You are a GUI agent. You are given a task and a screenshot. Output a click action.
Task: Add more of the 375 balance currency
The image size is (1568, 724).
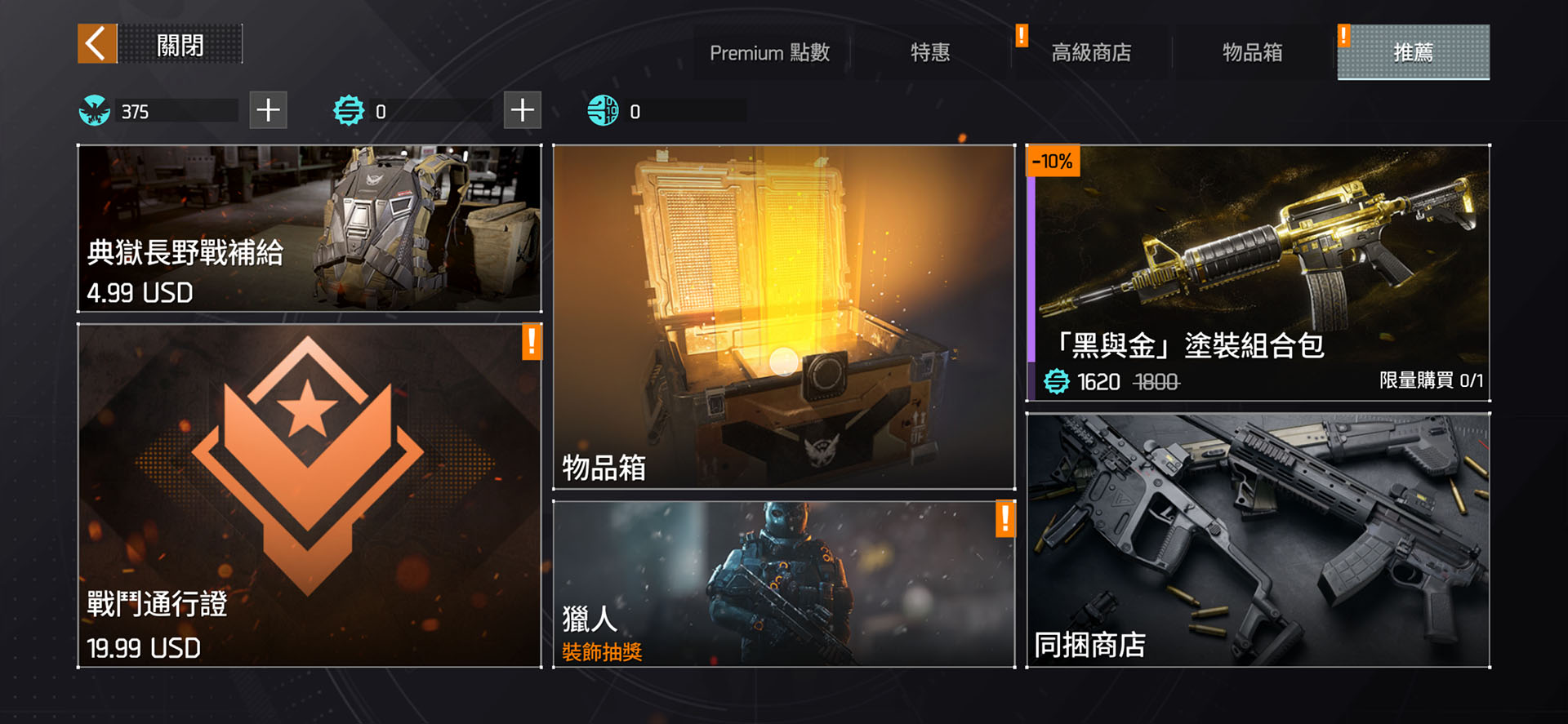click(x=268, y=110)
